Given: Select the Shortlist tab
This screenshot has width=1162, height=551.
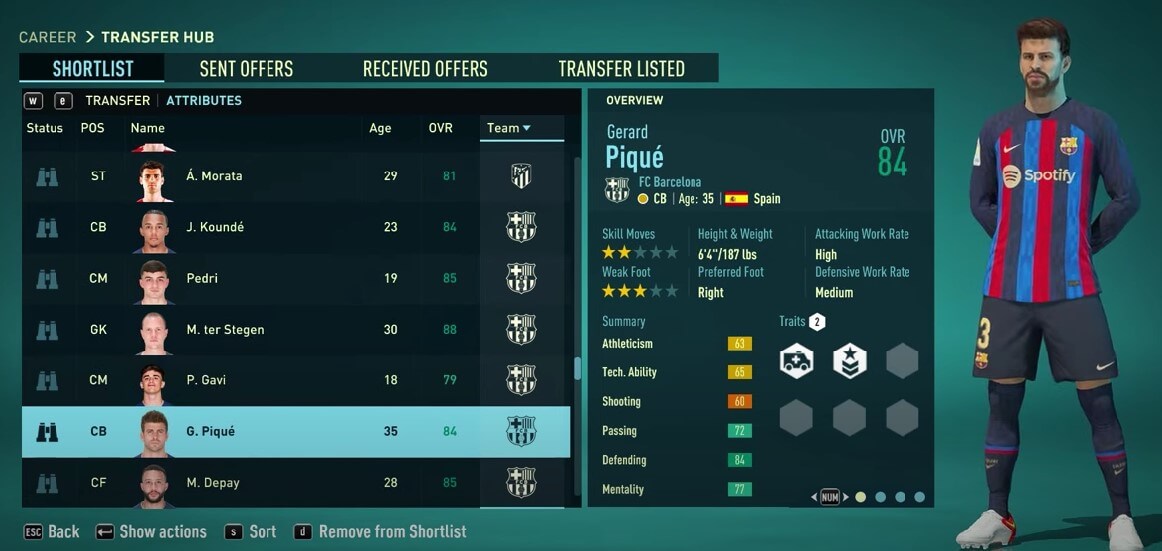Looking at the screenshot, I should coord(92,69).
